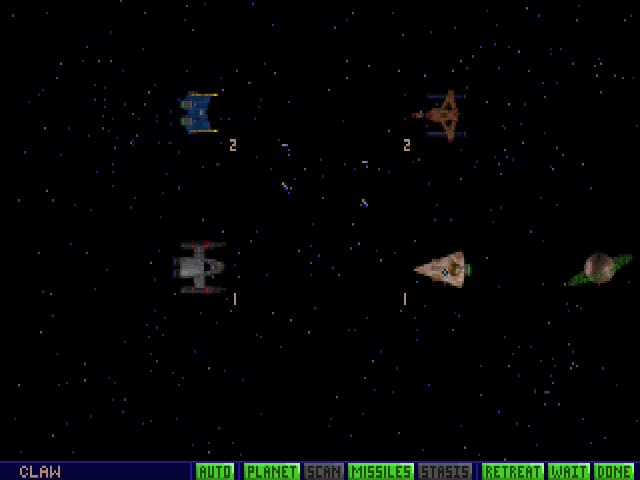Image resolution: width=640 pixels, height=480 pixels.
Task: Fire with the MISSILES button
Action: point(381,471)
